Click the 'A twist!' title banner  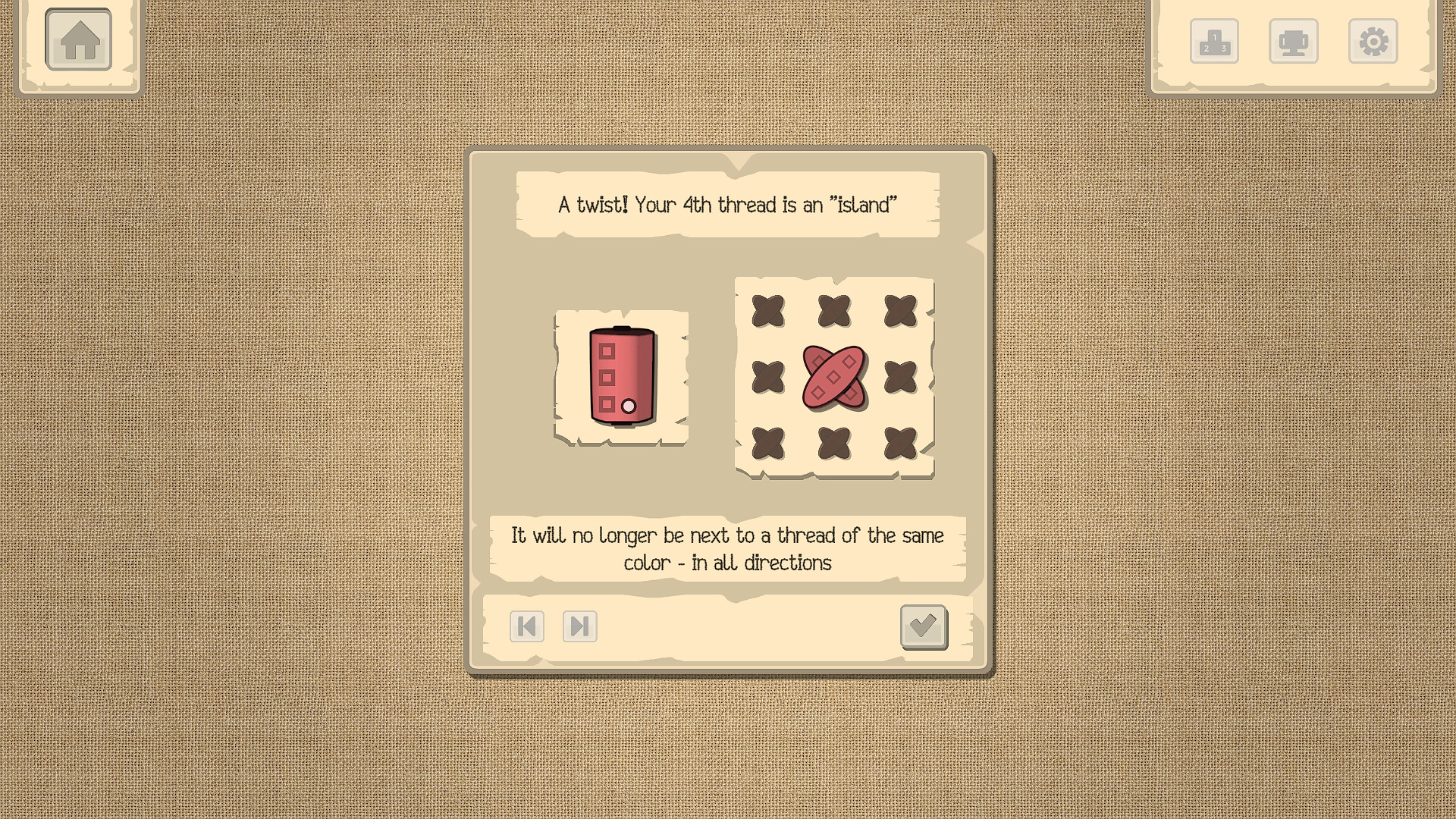pyautogui.click(x=727, y=203)
